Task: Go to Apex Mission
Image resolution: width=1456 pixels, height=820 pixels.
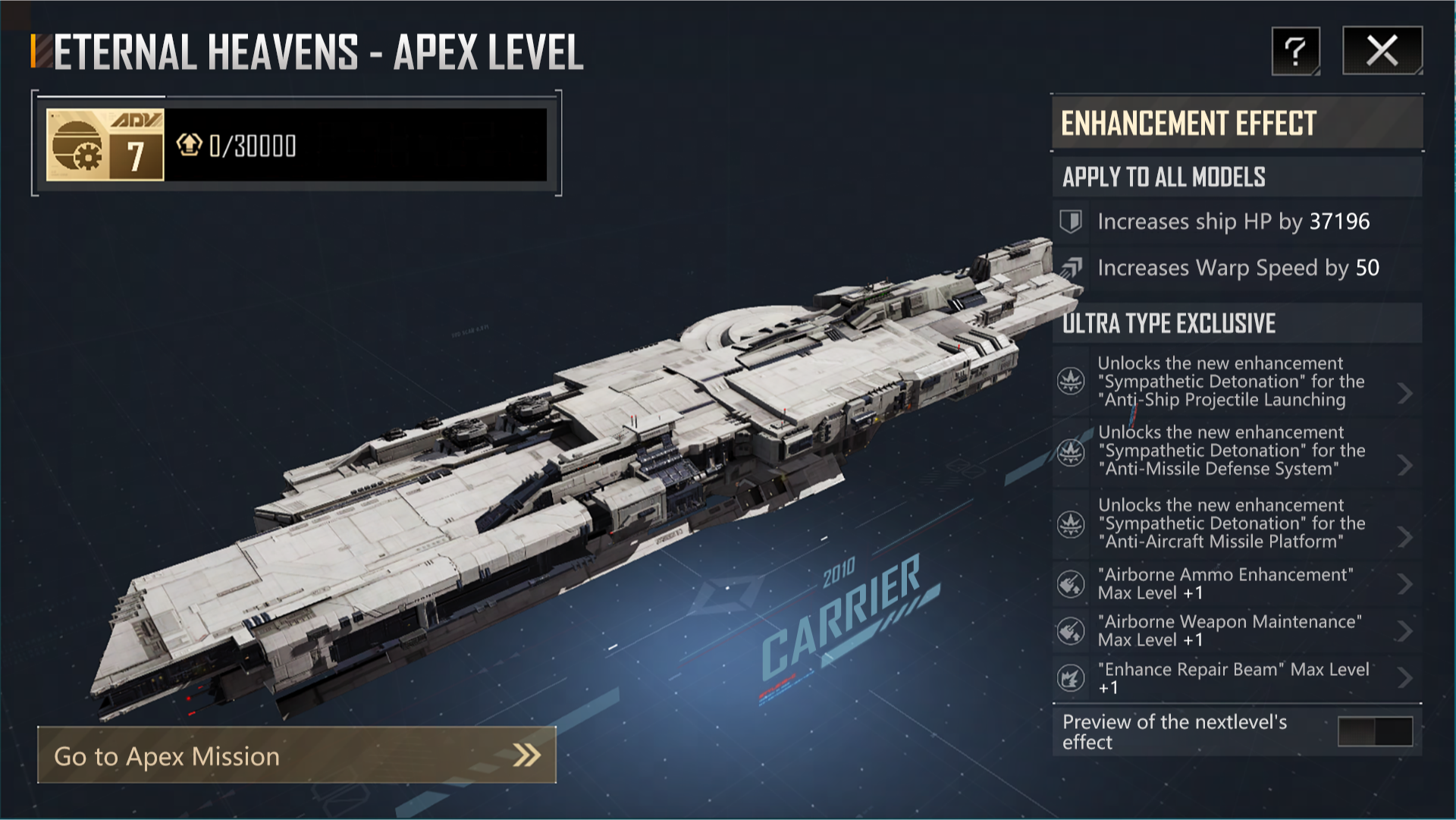Action: [297, 756]
